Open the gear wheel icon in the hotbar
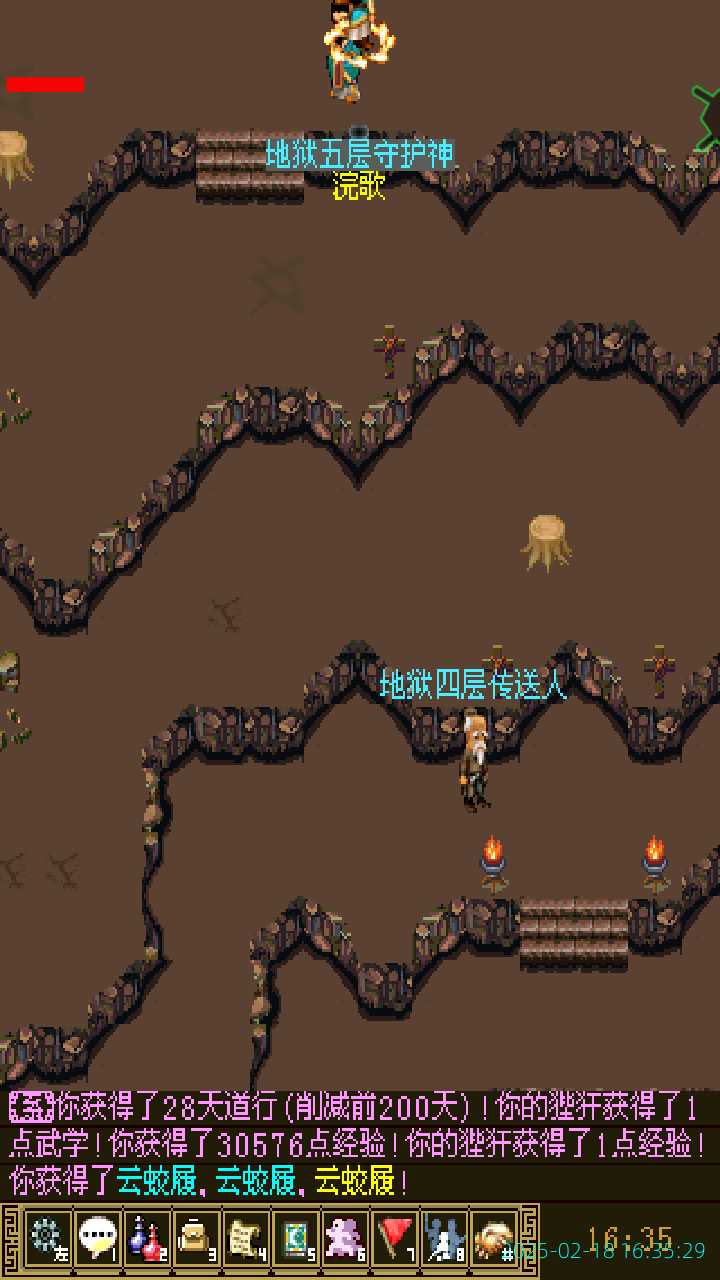This screenshot has width=720, height=1280. click(x=47, y=1238)
